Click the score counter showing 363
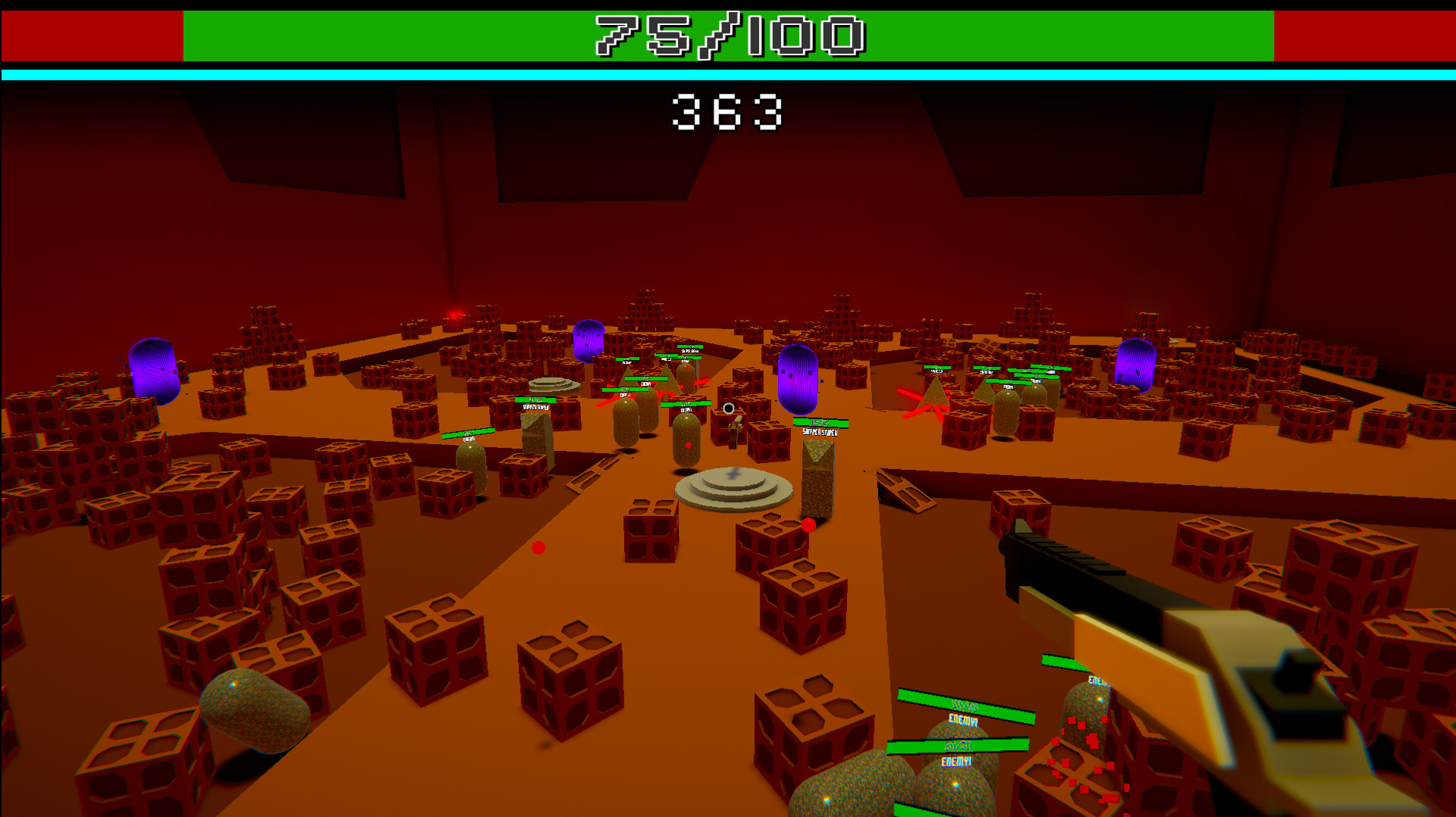The image size is (1456, 817). pos(726,112)
